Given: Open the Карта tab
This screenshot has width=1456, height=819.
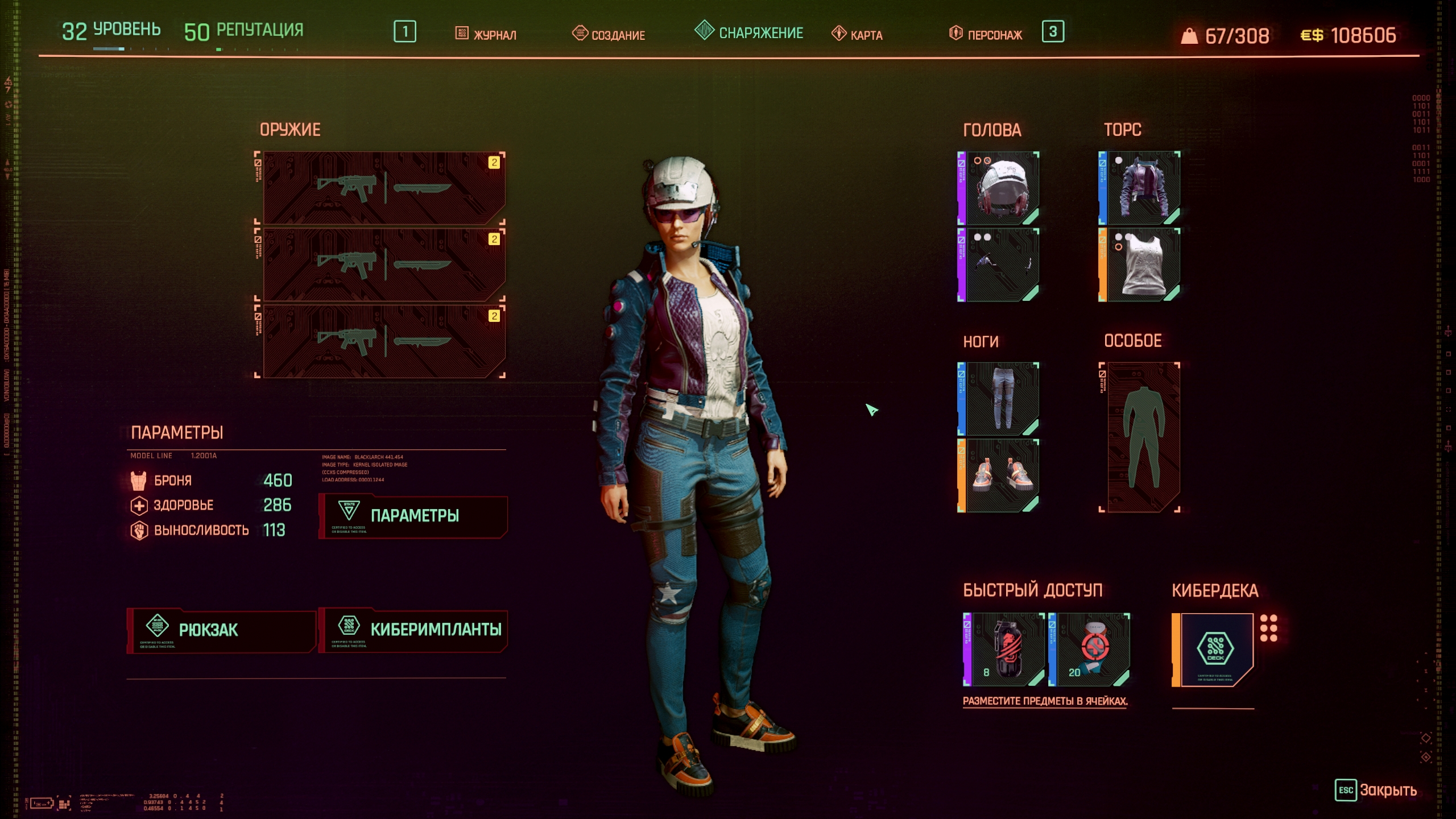Looking at the screenshot, I should (x=858, y=34).
